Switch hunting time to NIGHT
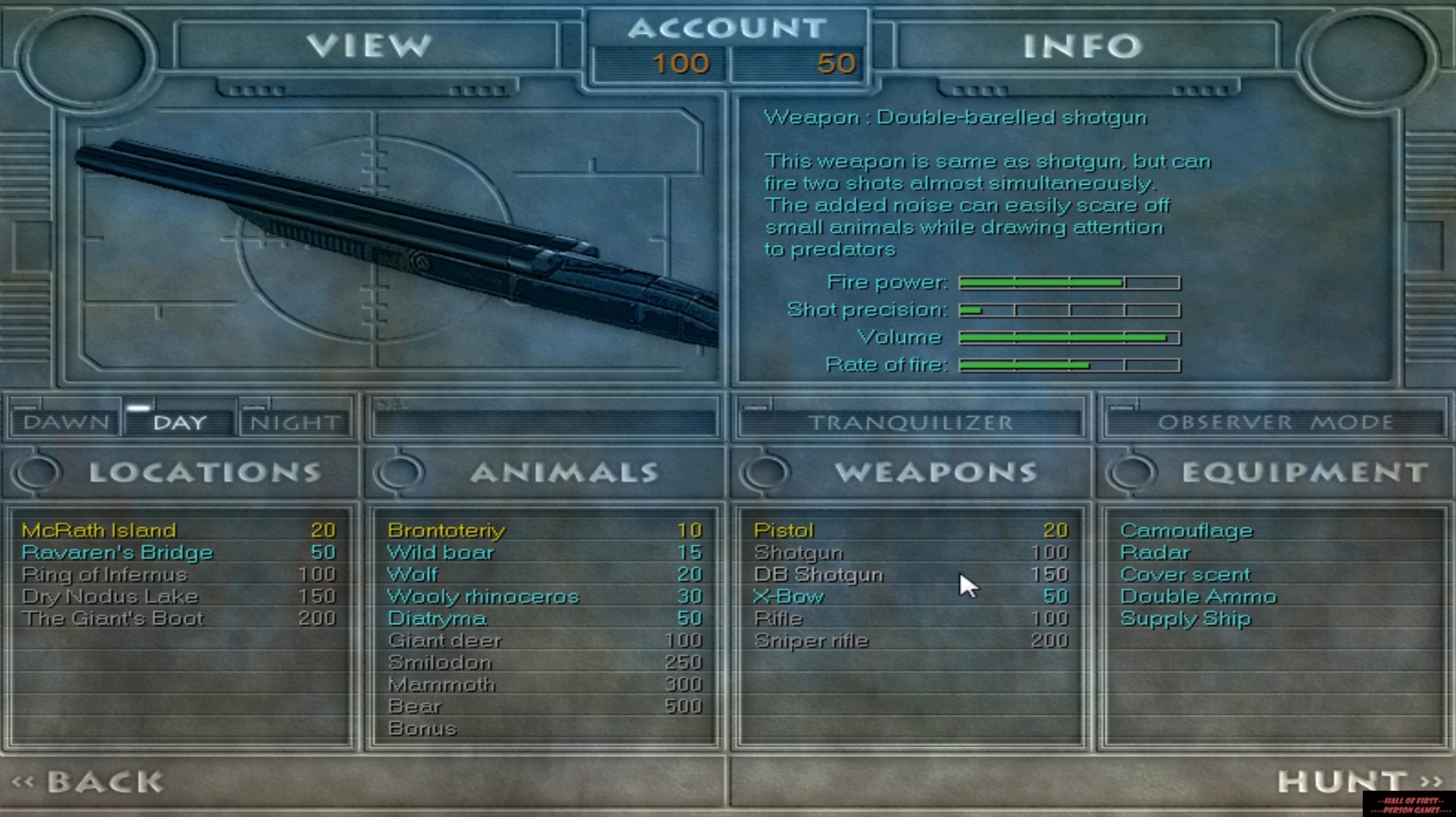 tap(293, 420)
